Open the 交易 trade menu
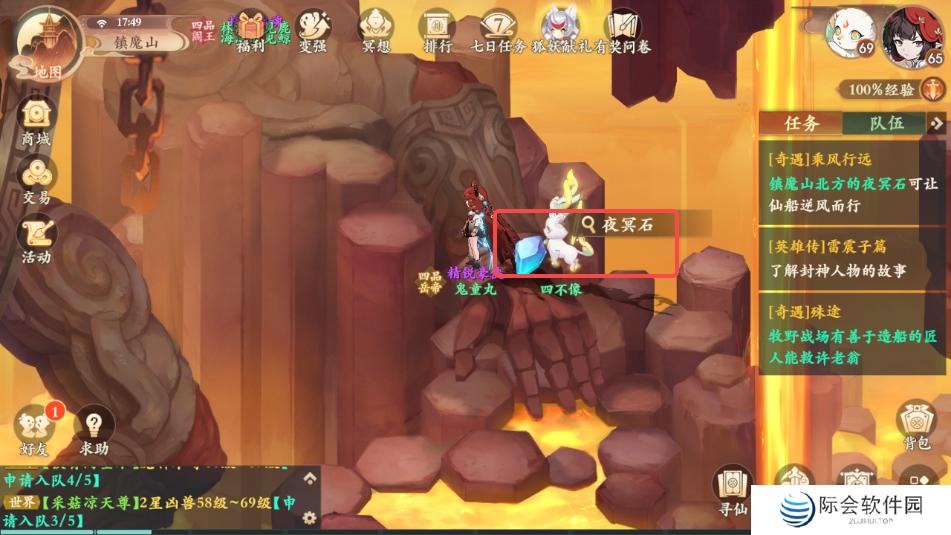Viewport: 951px width, 535px height. [36, 180]
